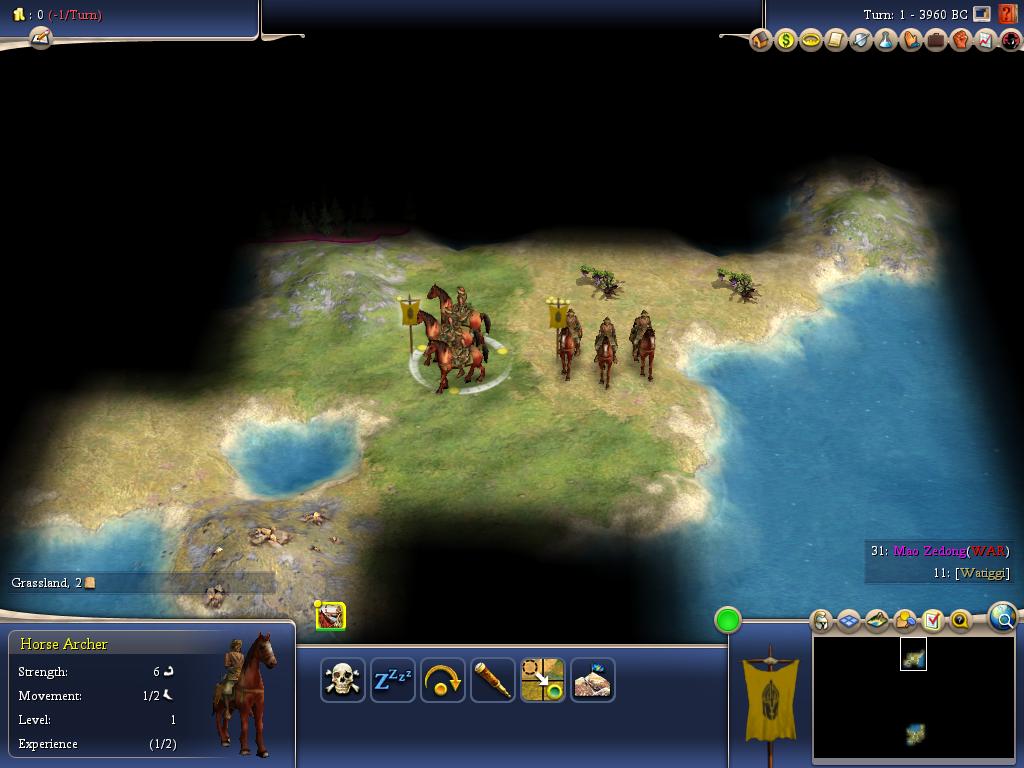Viewport: 1024px width, 768px height.
Task: Click the minimap world overview
Action: pos(913,698)
